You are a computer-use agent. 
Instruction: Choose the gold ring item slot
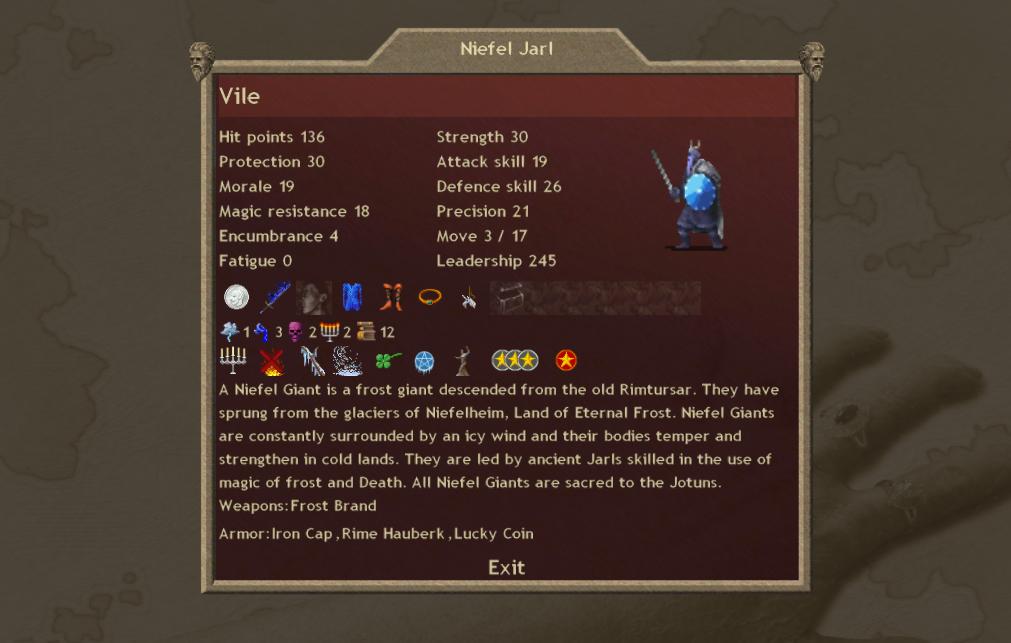click(x=430, y=297)
